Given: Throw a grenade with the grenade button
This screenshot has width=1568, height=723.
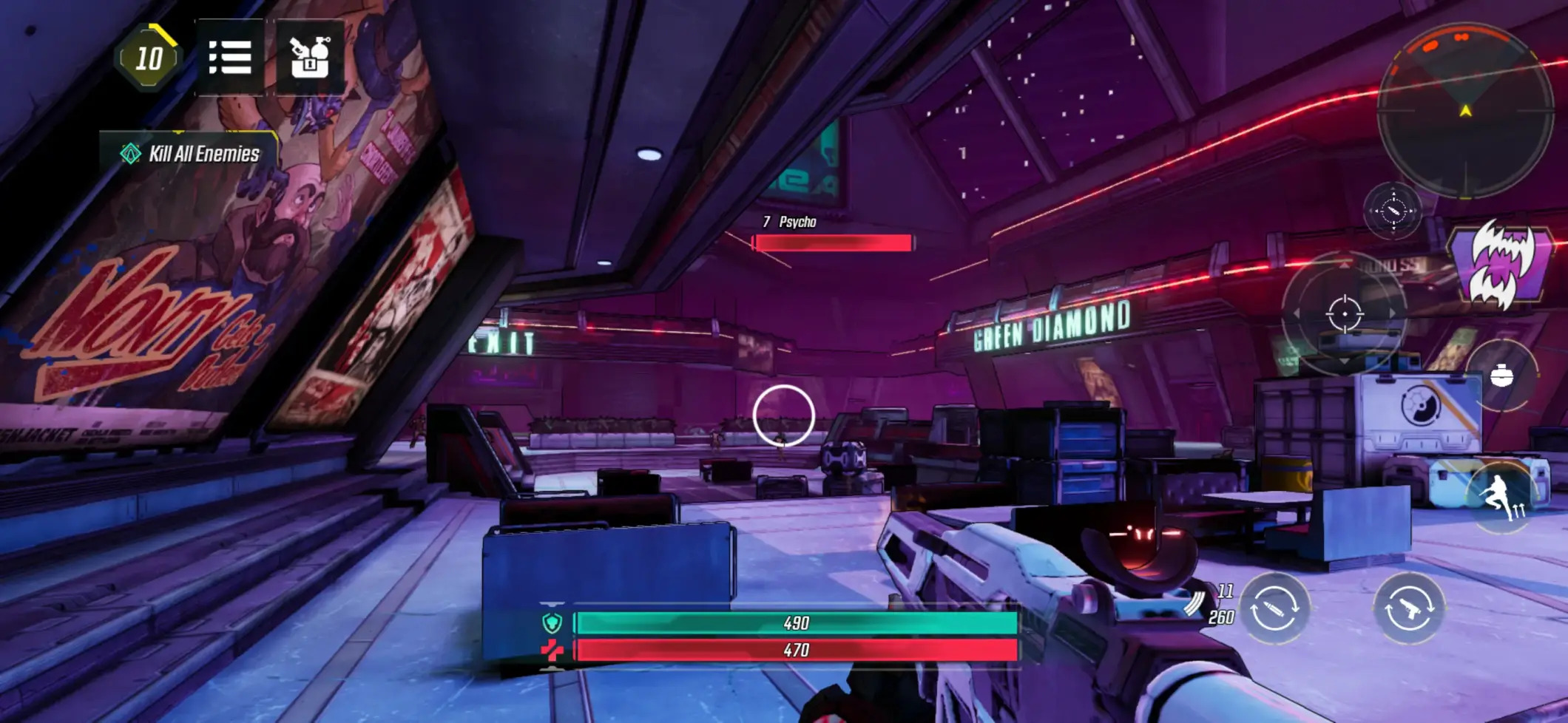Looking at the screenshot, I should 1501,376.
